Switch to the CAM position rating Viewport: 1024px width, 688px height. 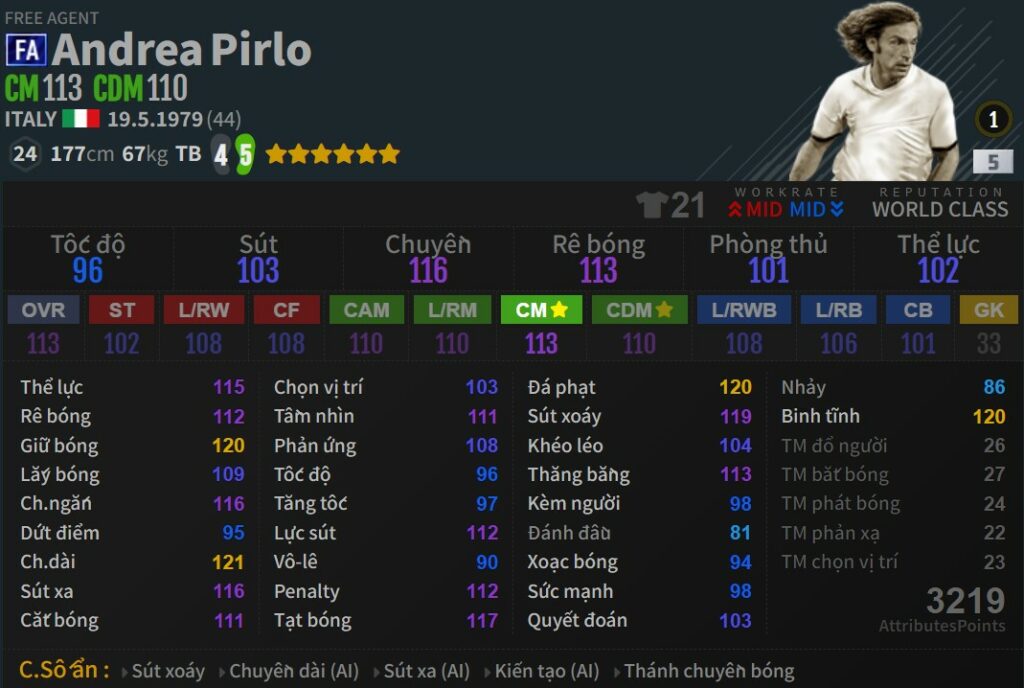[366, 310]
